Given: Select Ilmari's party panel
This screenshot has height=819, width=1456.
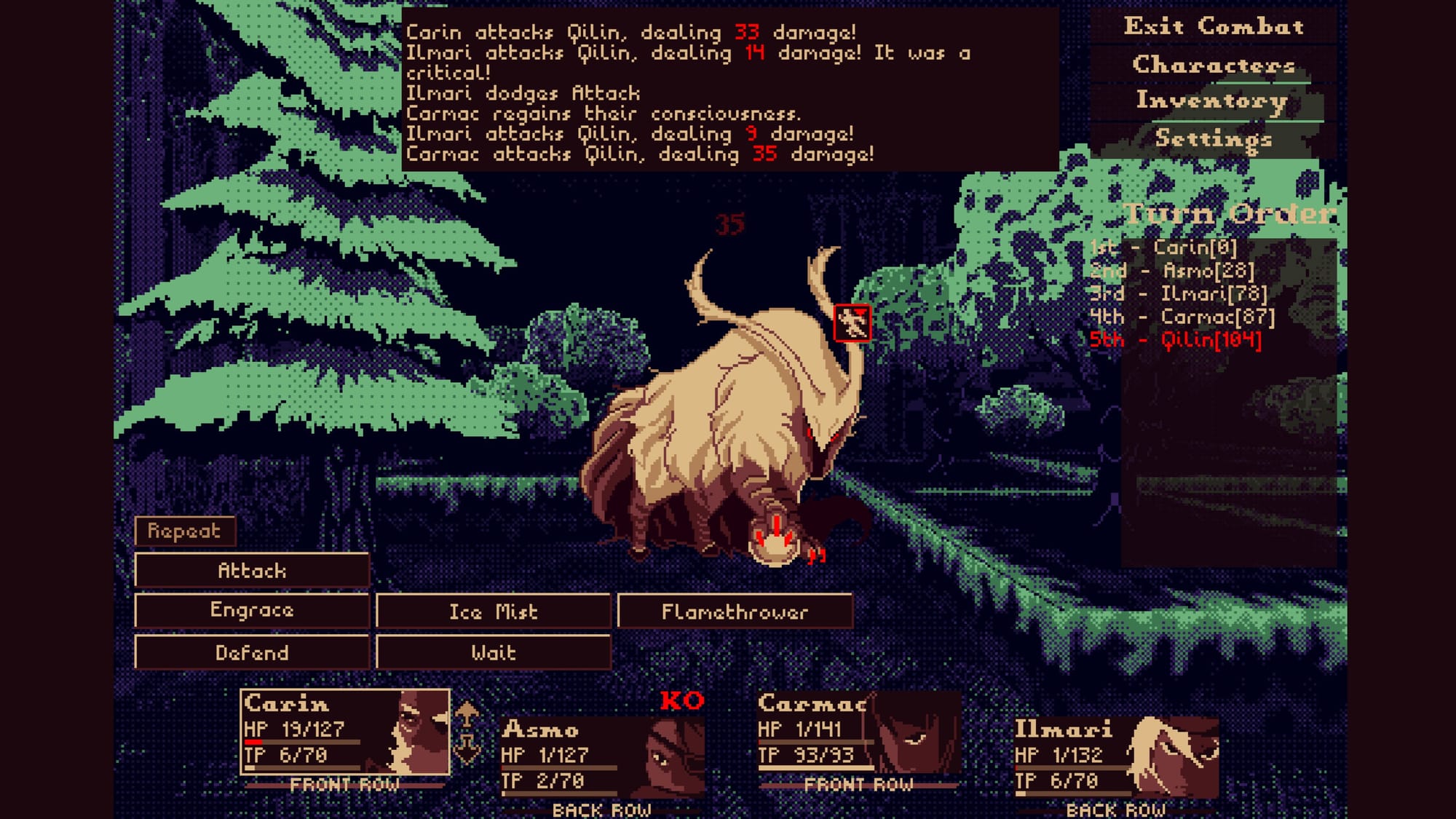Looking at the screenshot, I should [x=1116, y=757].
